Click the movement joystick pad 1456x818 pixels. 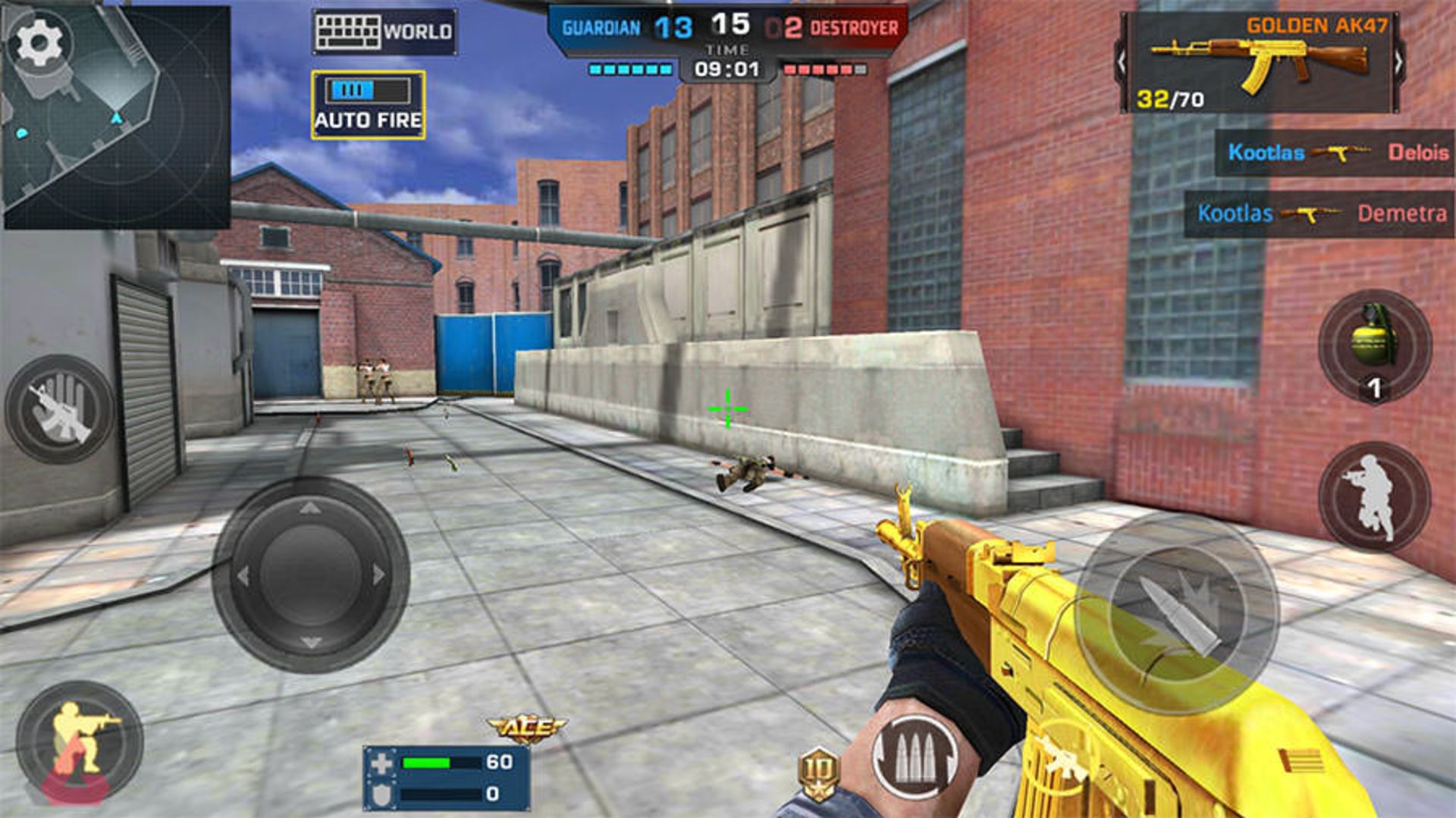[311, 575]
